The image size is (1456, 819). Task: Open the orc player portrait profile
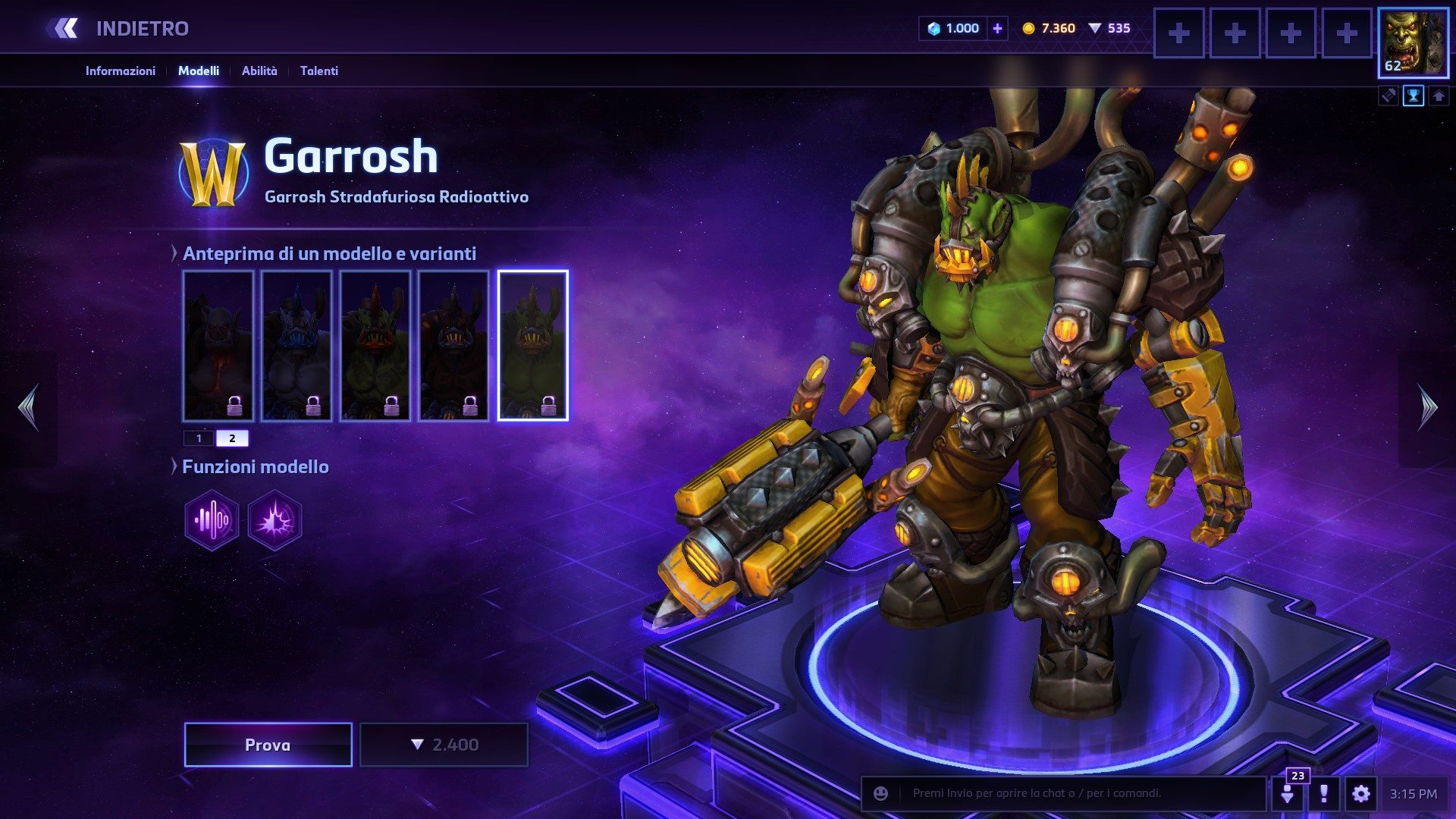(1412, 43)
